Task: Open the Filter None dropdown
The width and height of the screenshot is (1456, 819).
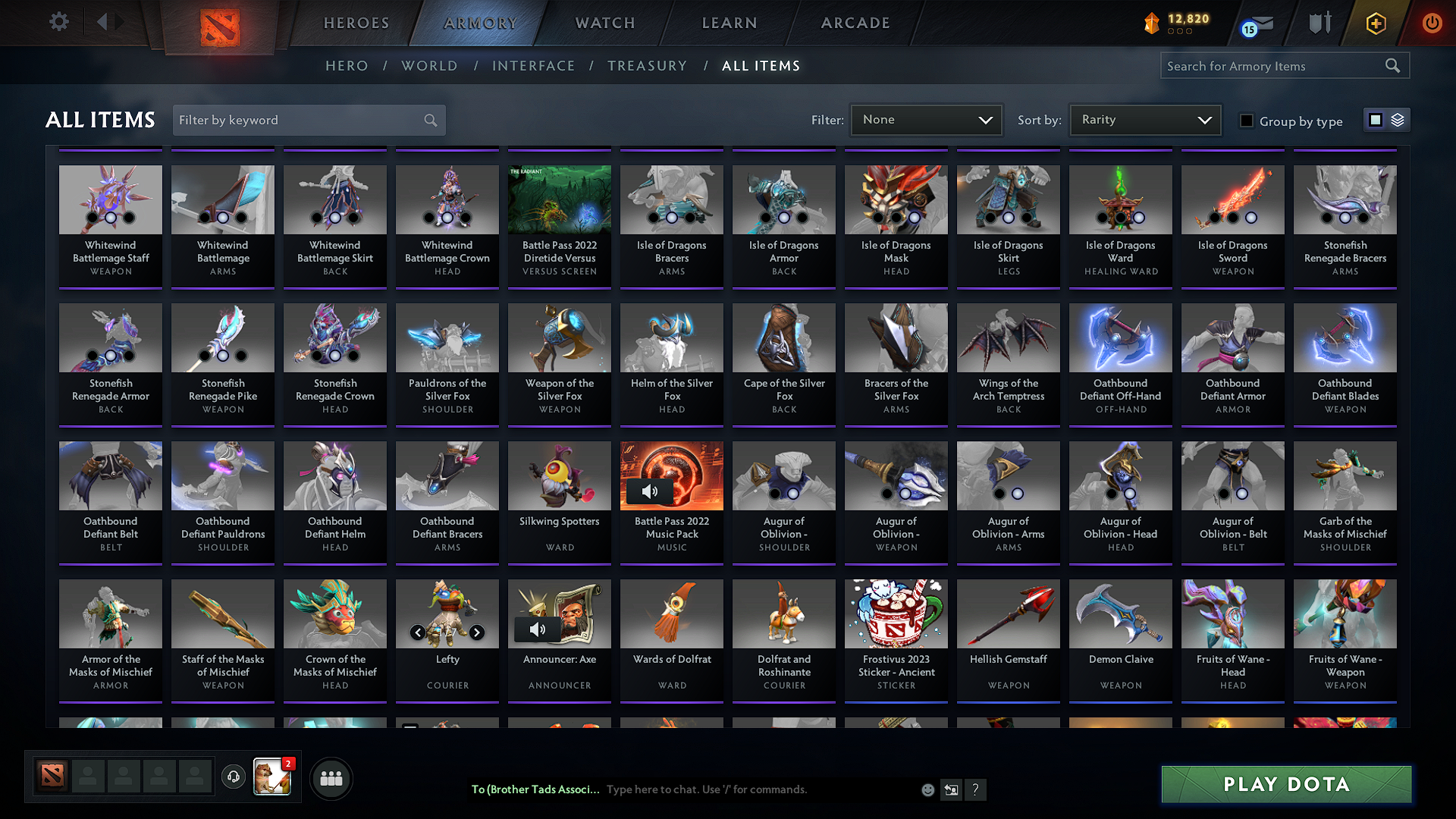Action: pyautogui.click(x=926, y=120)
